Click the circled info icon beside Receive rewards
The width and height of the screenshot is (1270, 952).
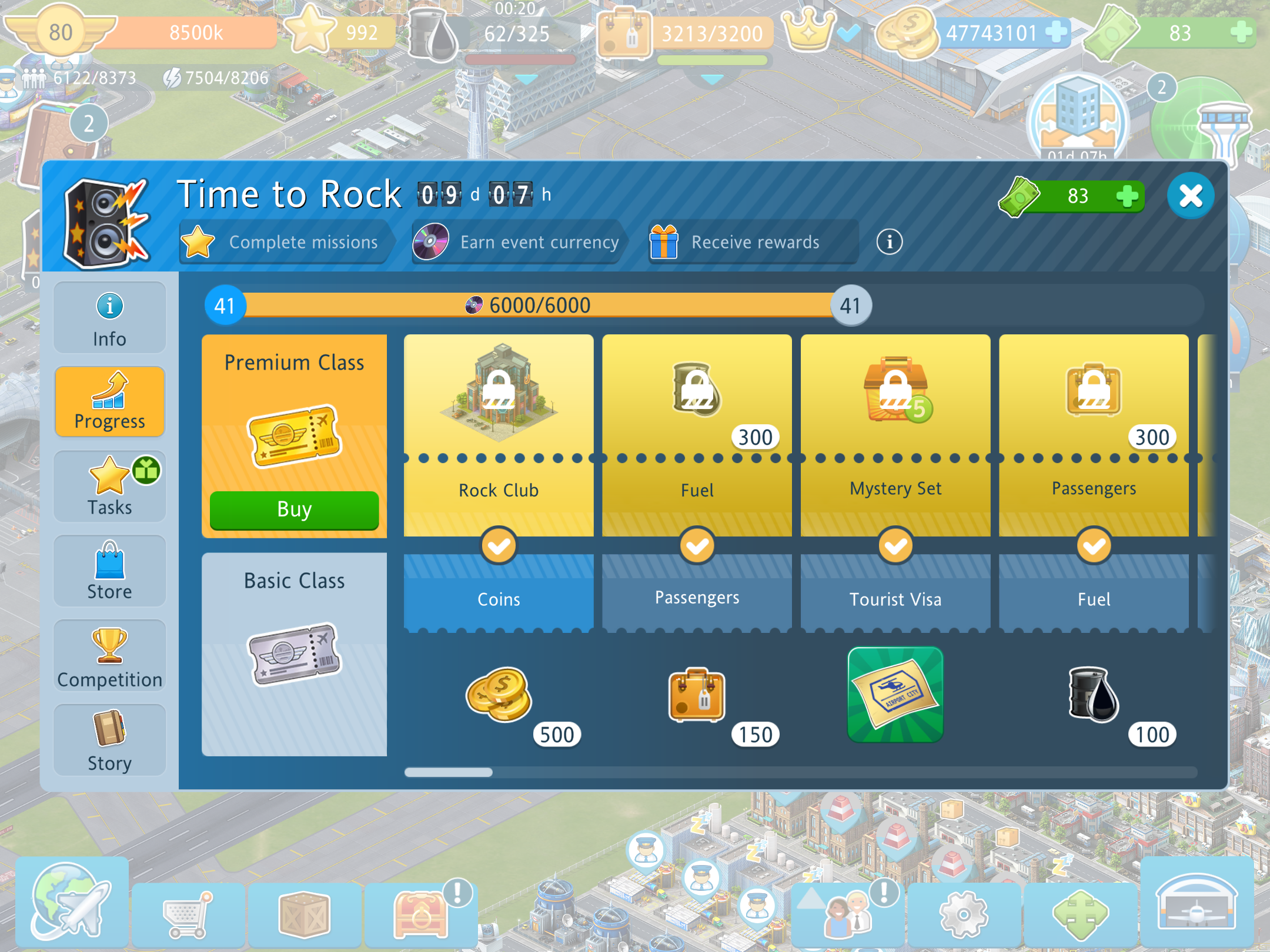click(x=889, y=242)
